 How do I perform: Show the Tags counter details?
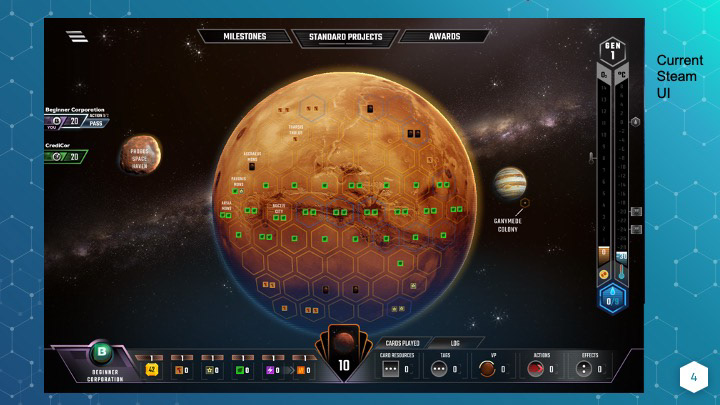[443, 367]
